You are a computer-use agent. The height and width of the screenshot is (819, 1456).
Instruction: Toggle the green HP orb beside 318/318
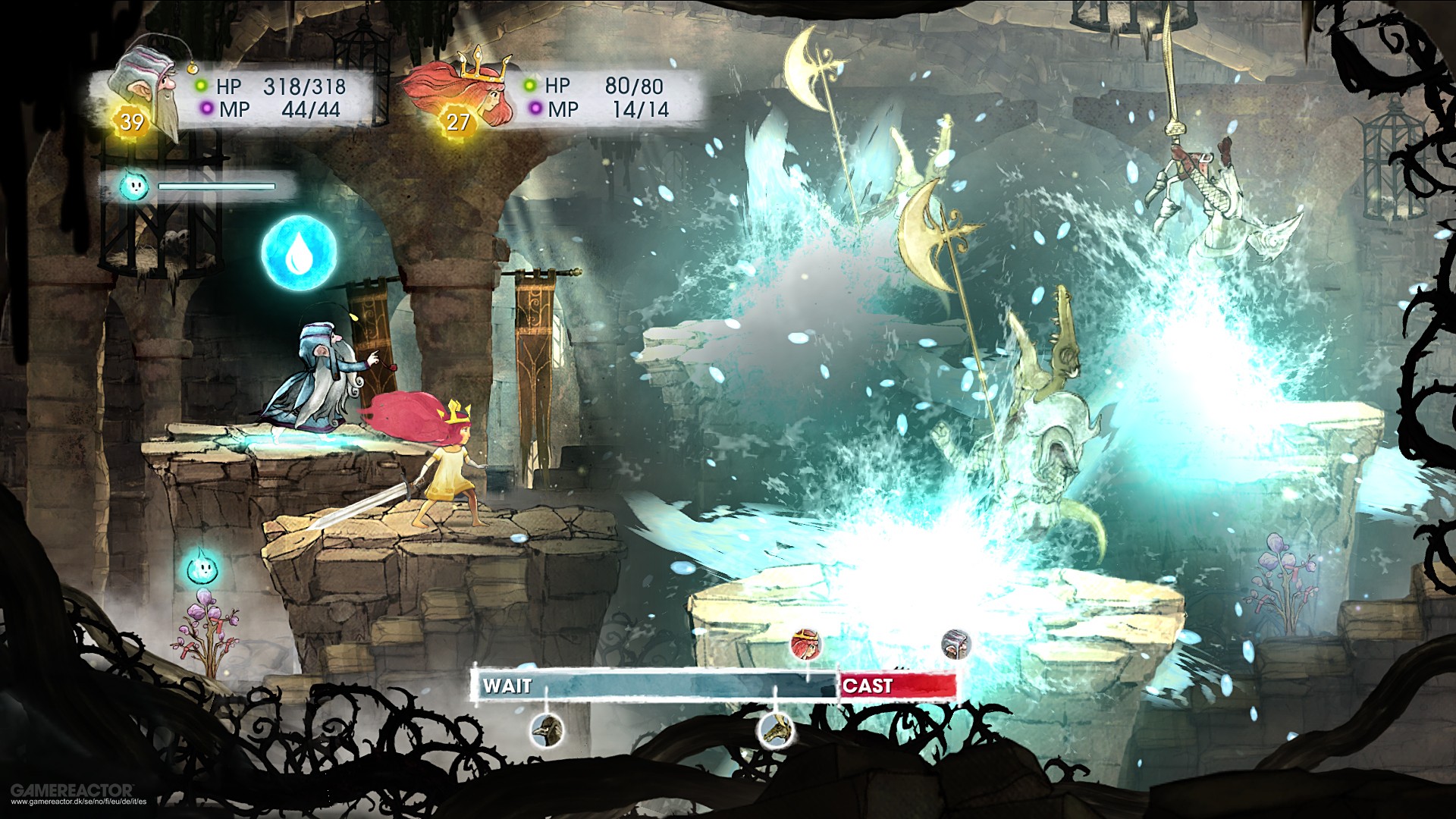click(202, 86)
